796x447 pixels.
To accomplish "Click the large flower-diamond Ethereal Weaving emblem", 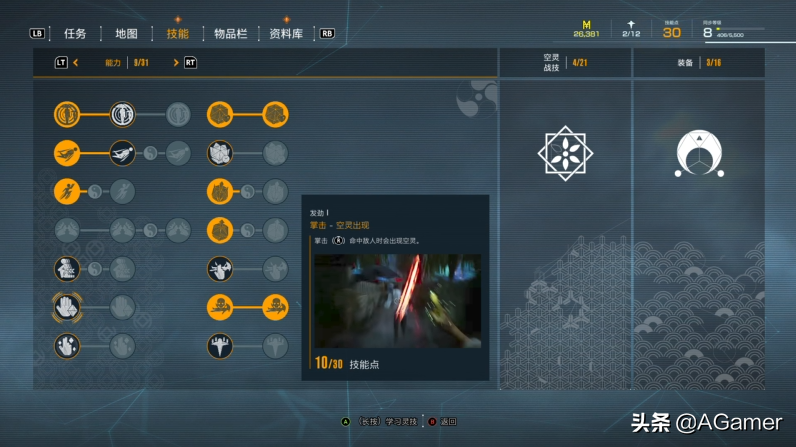I will (x=566, y=152).
